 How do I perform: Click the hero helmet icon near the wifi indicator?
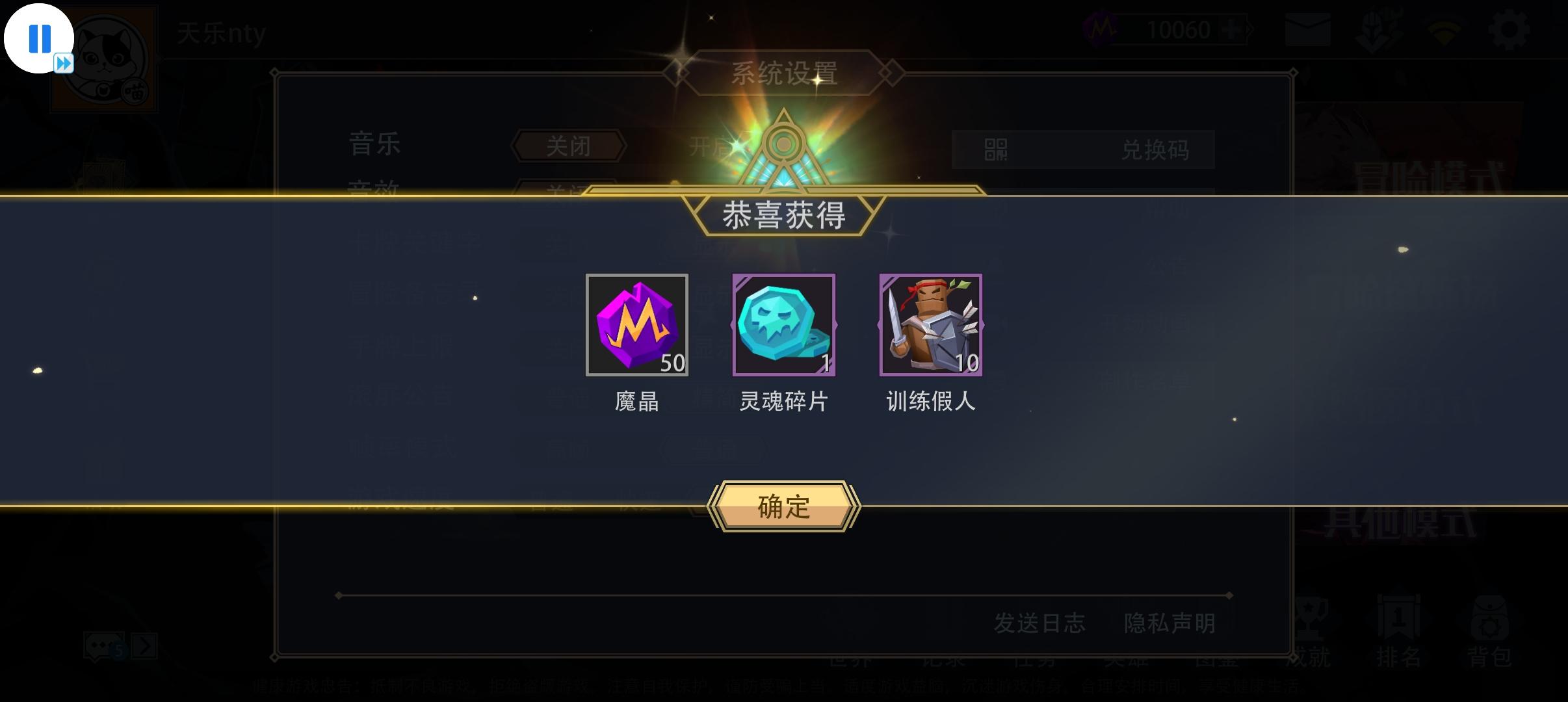[1378, 29]
